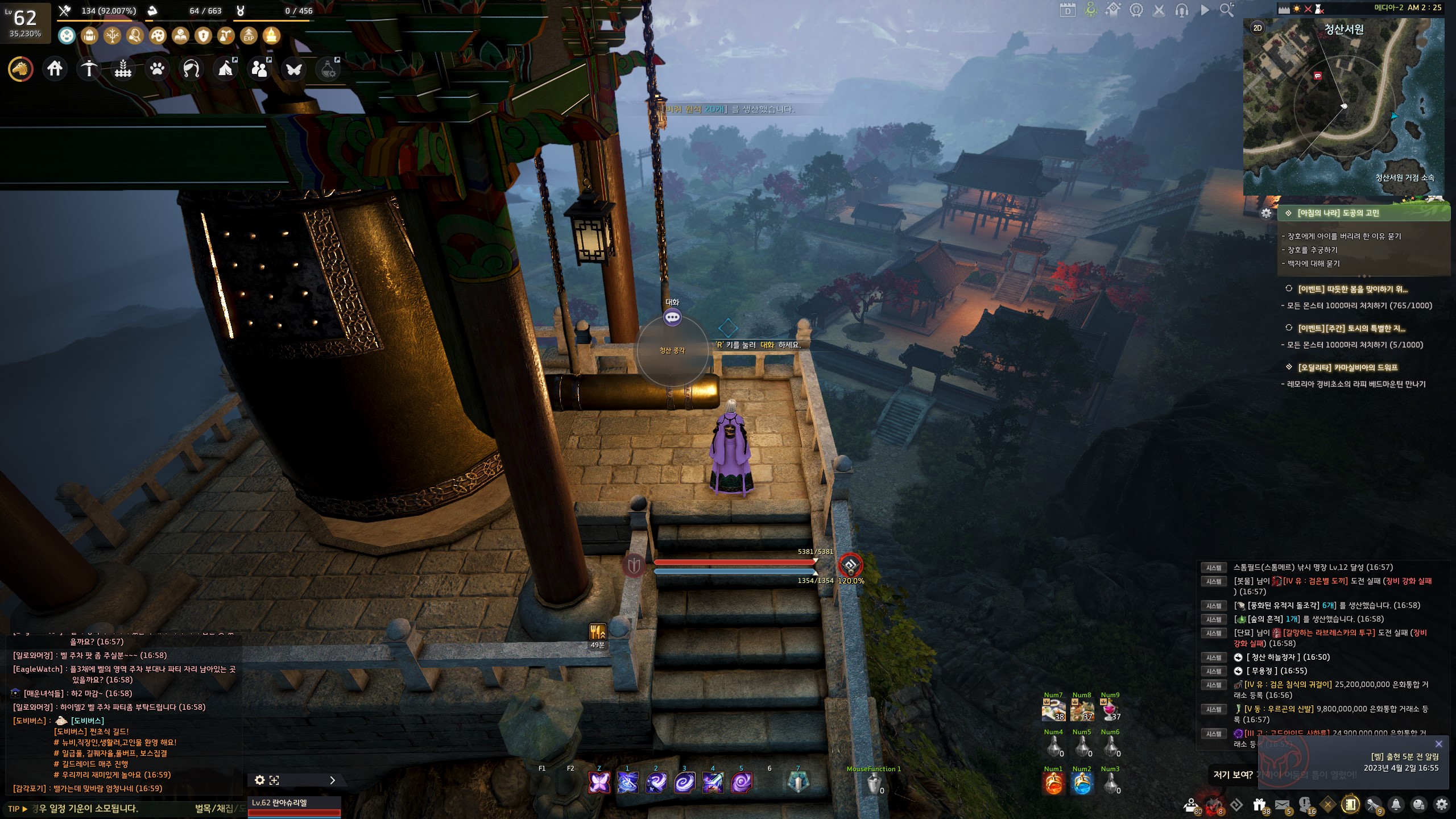
Task: Toggle the minimap 2D view button
Action: [x=1258, y=28]
